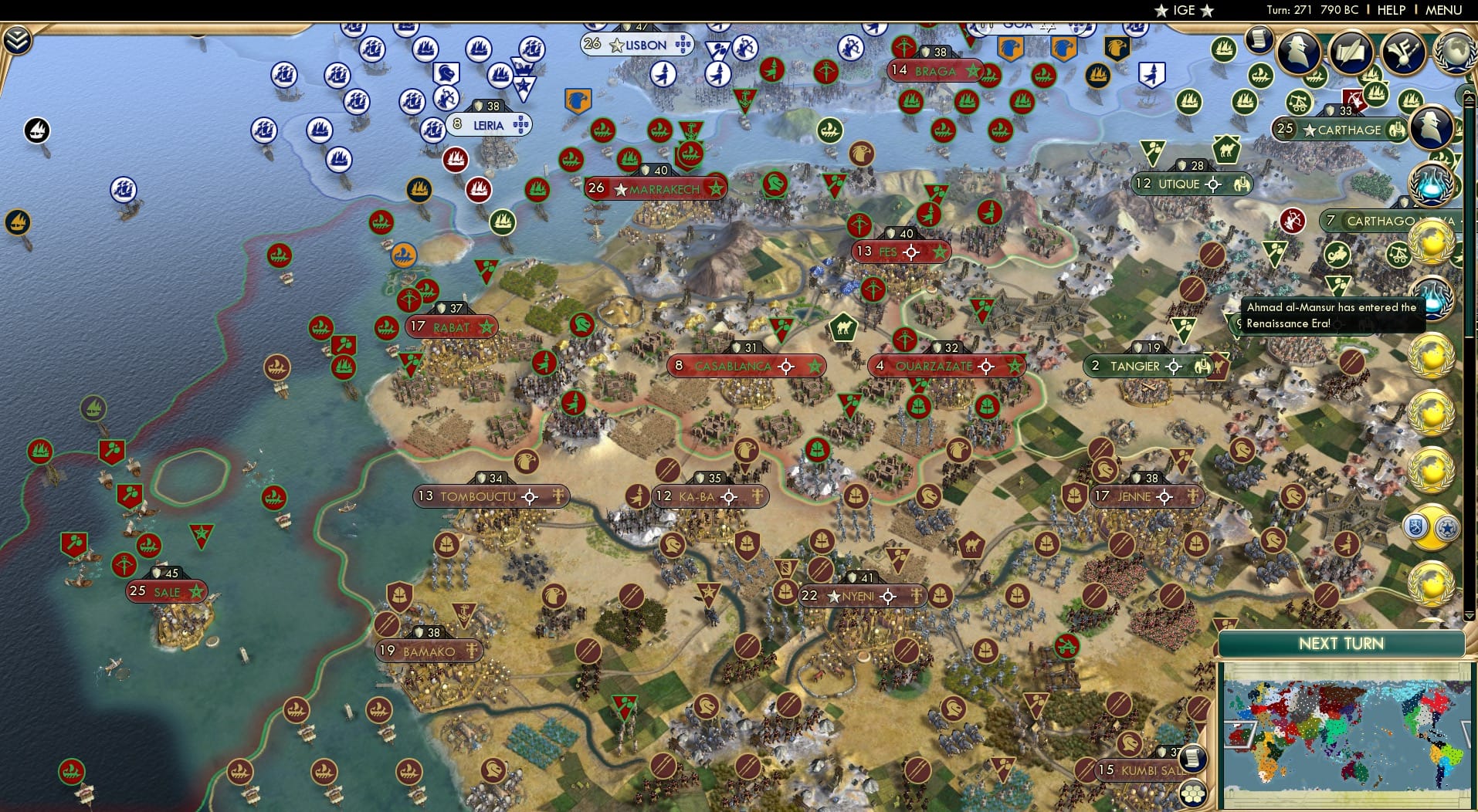Open HELP

(1391, 10)
